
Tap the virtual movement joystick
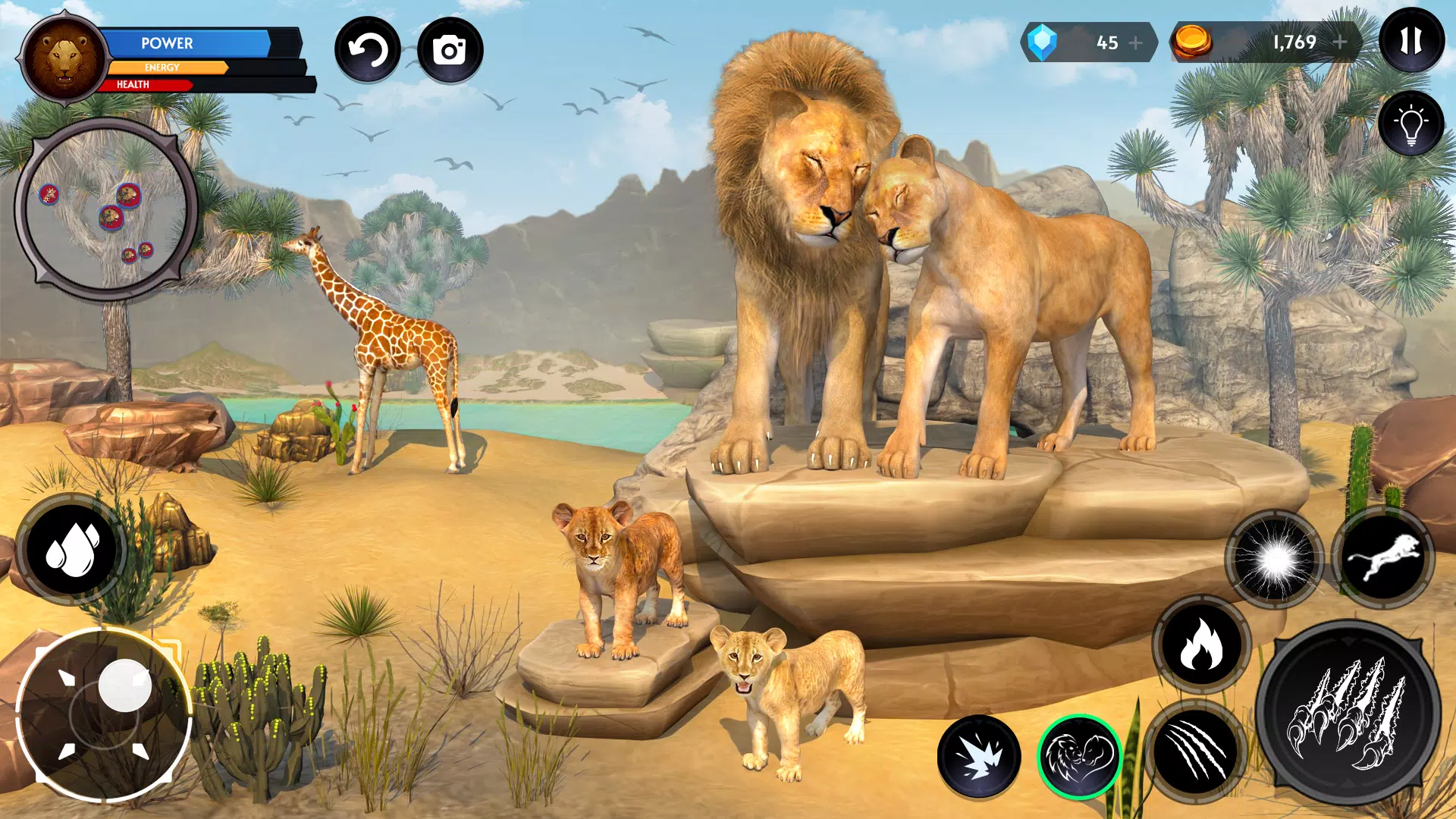tap(105, 714)
